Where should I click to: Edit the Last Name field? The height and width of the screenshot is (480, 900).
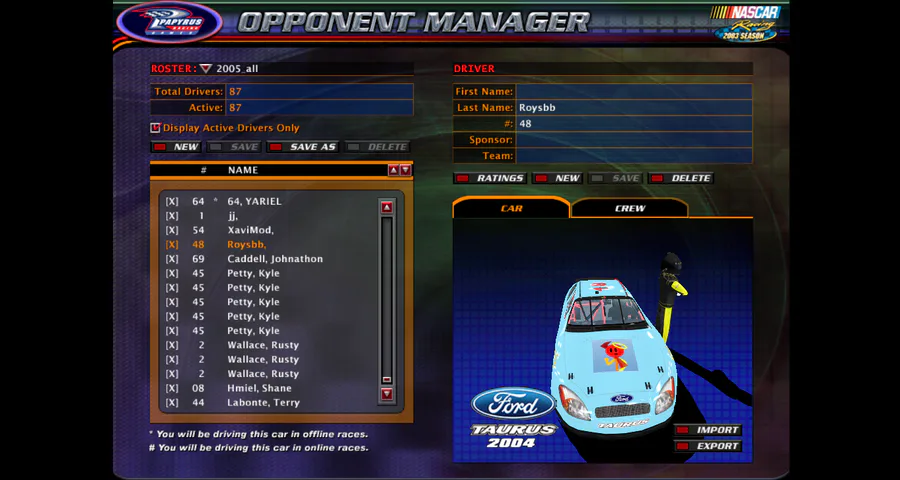(633, 107)
